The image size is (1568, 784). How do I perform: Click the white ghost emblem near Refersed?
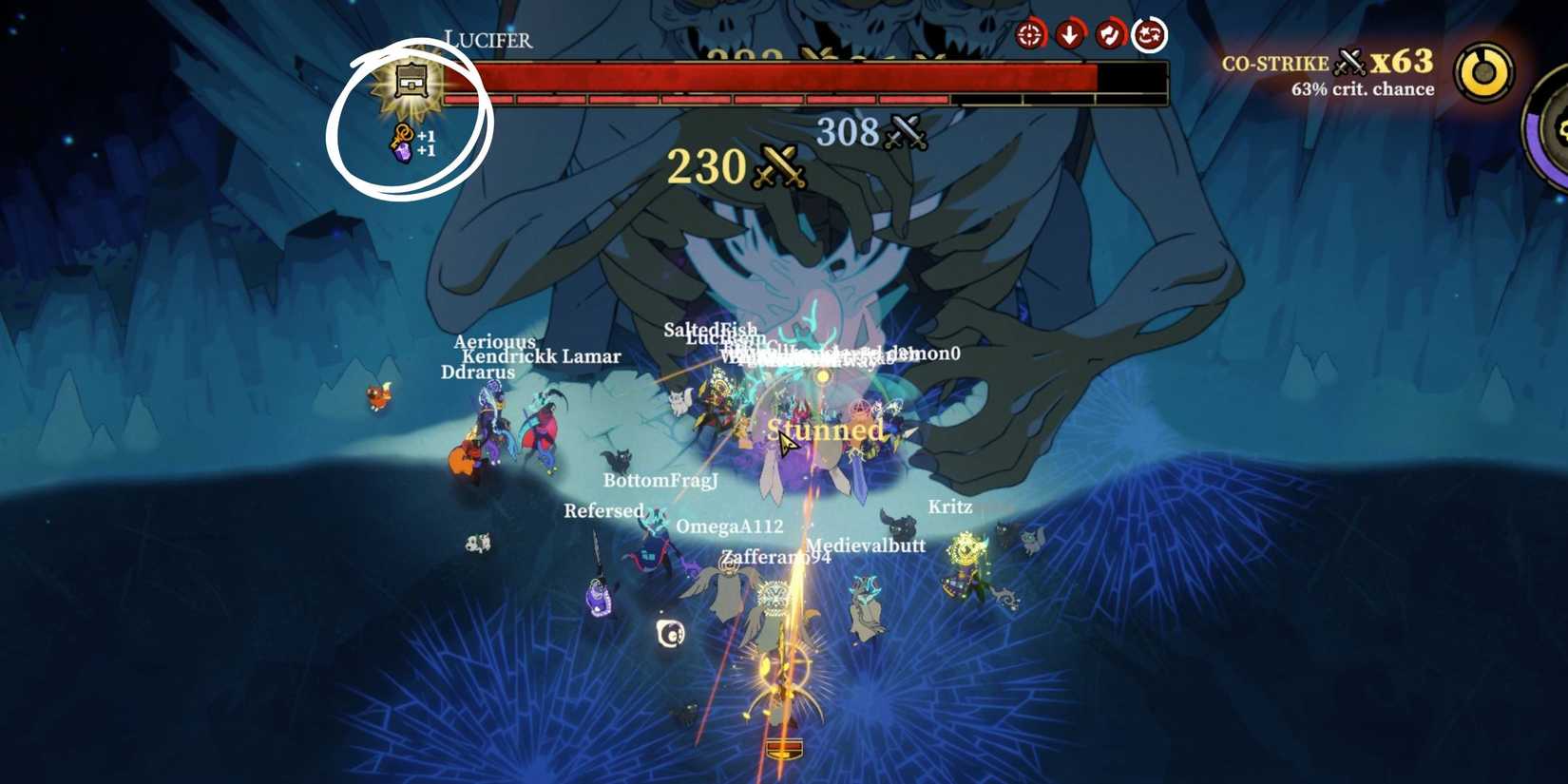(672, 633)
